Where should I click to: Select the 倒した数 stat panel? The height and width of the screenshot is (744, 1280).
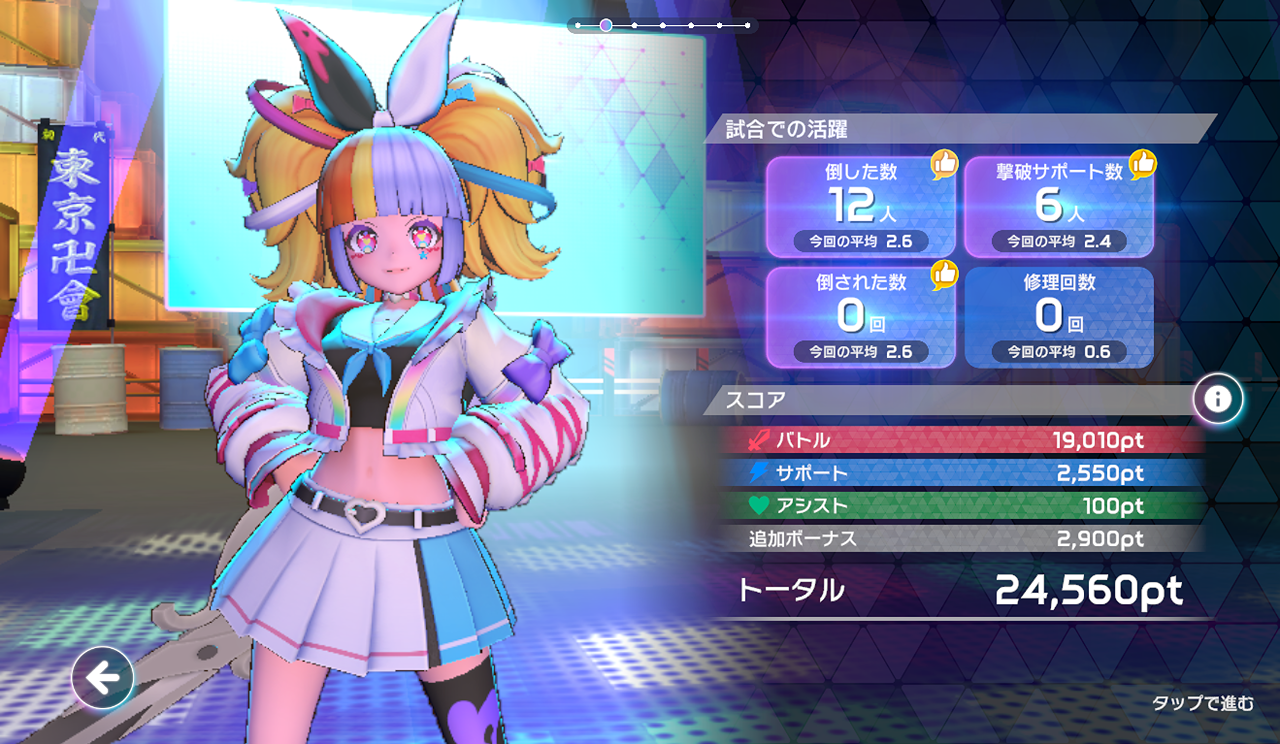tap(860, 206)
